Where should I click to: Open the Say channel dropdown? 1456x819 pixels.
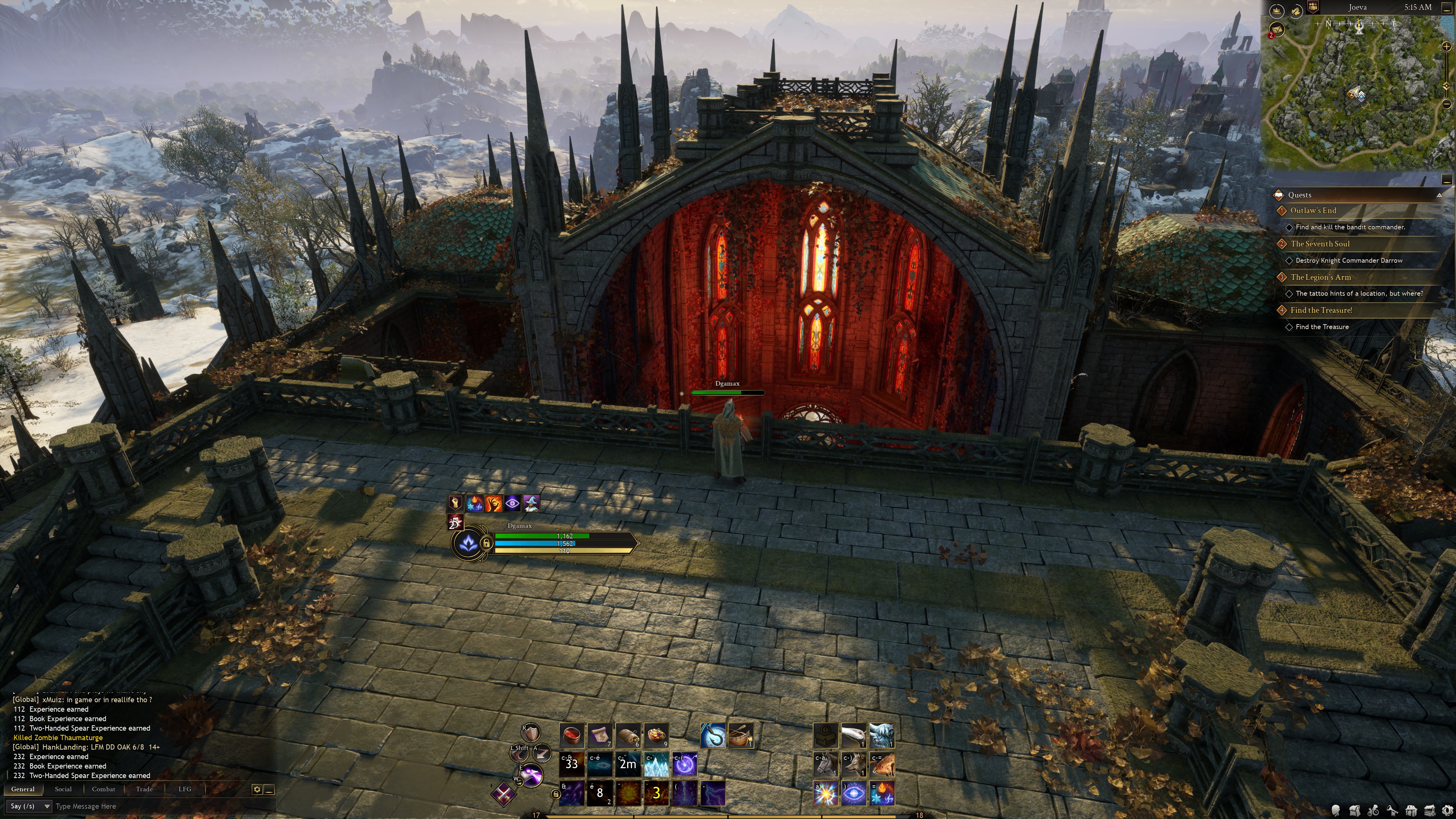[x=30, y=806]
